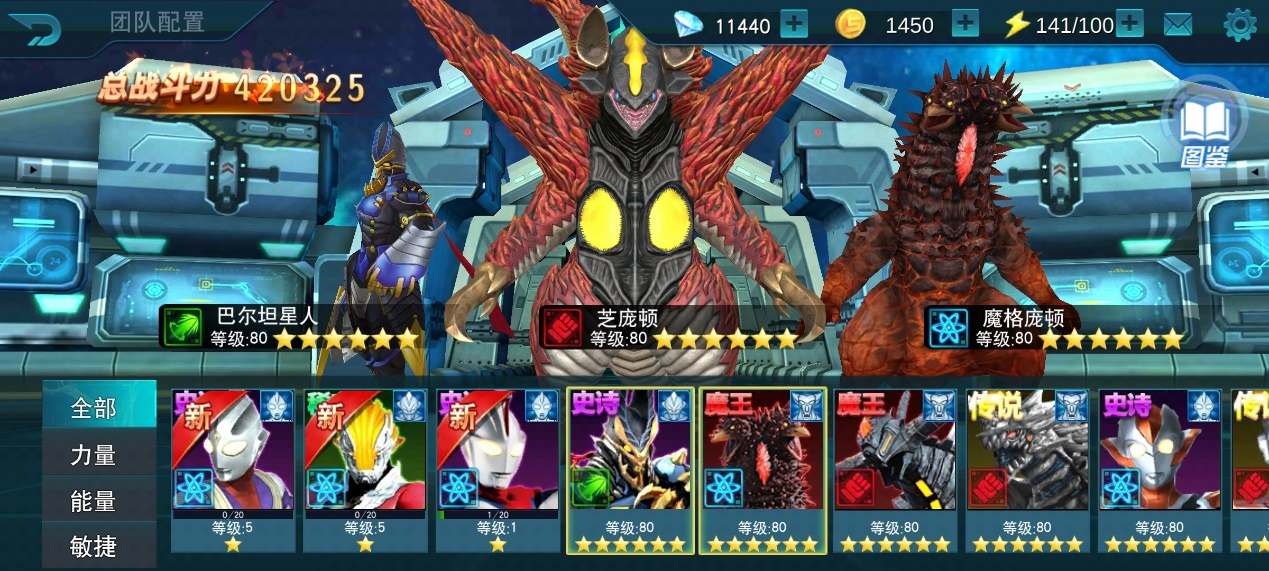
Task: Switch to the 敏捷 tab
Action: [x=98, y=546]
